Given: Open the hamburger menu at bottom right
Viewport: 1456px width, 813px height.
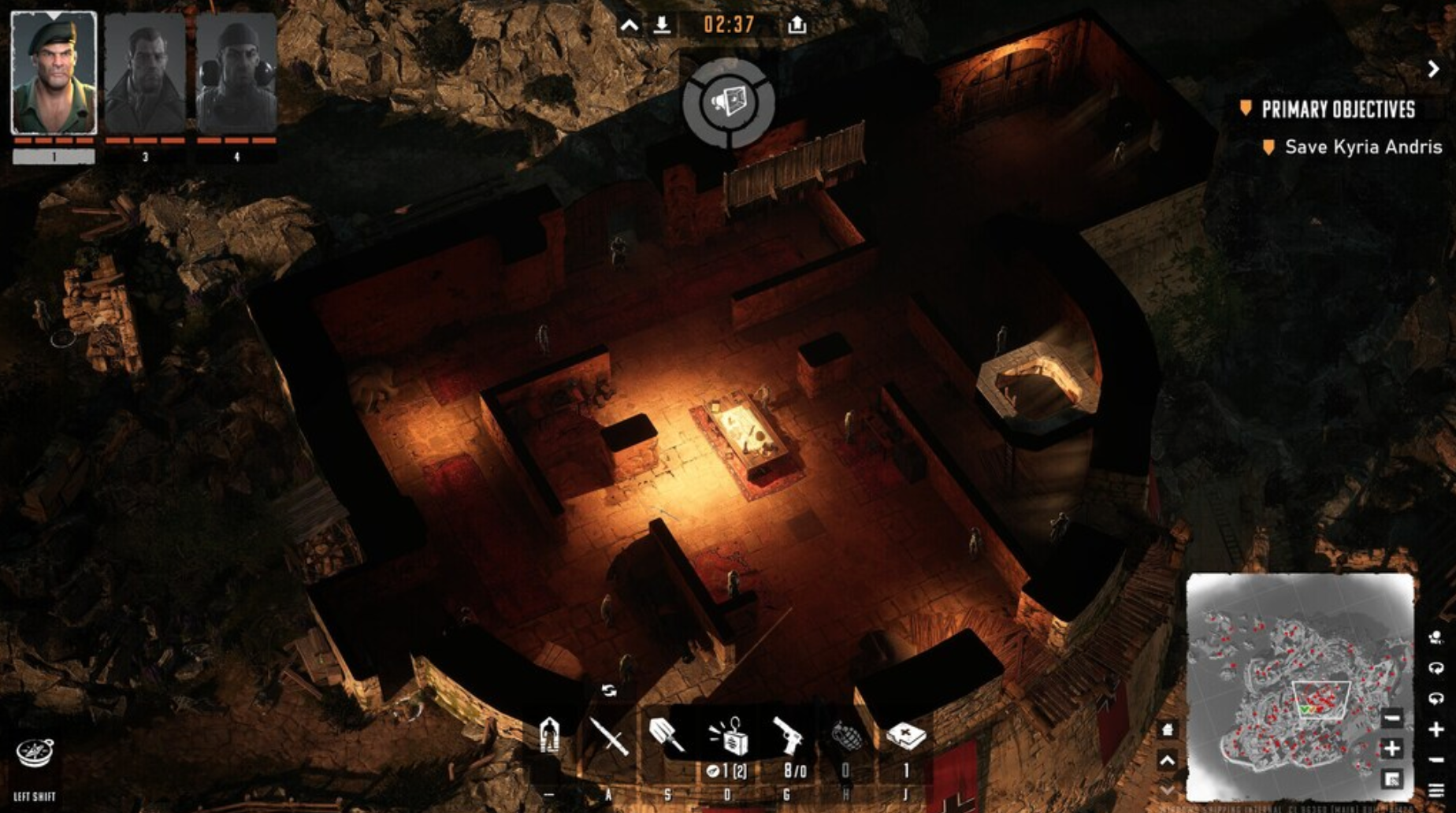Looking at the screenshot, I should 1436,790.
